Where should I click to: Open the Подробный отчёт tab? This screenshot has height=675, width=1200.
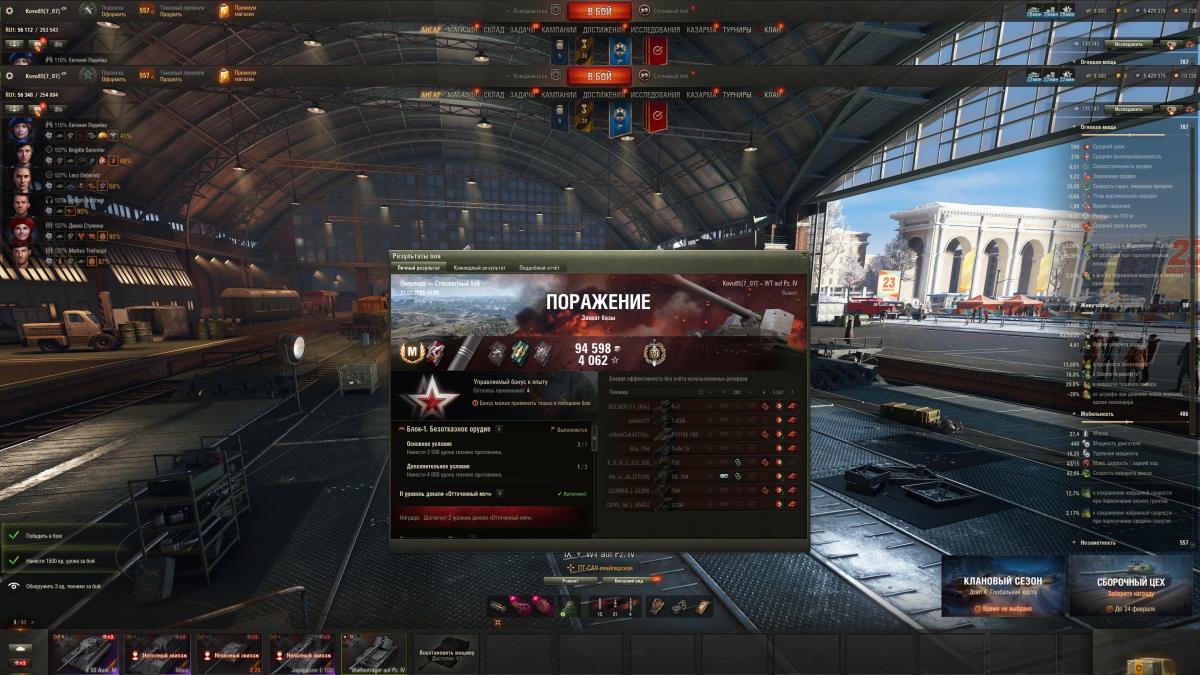tap(538, 268)
